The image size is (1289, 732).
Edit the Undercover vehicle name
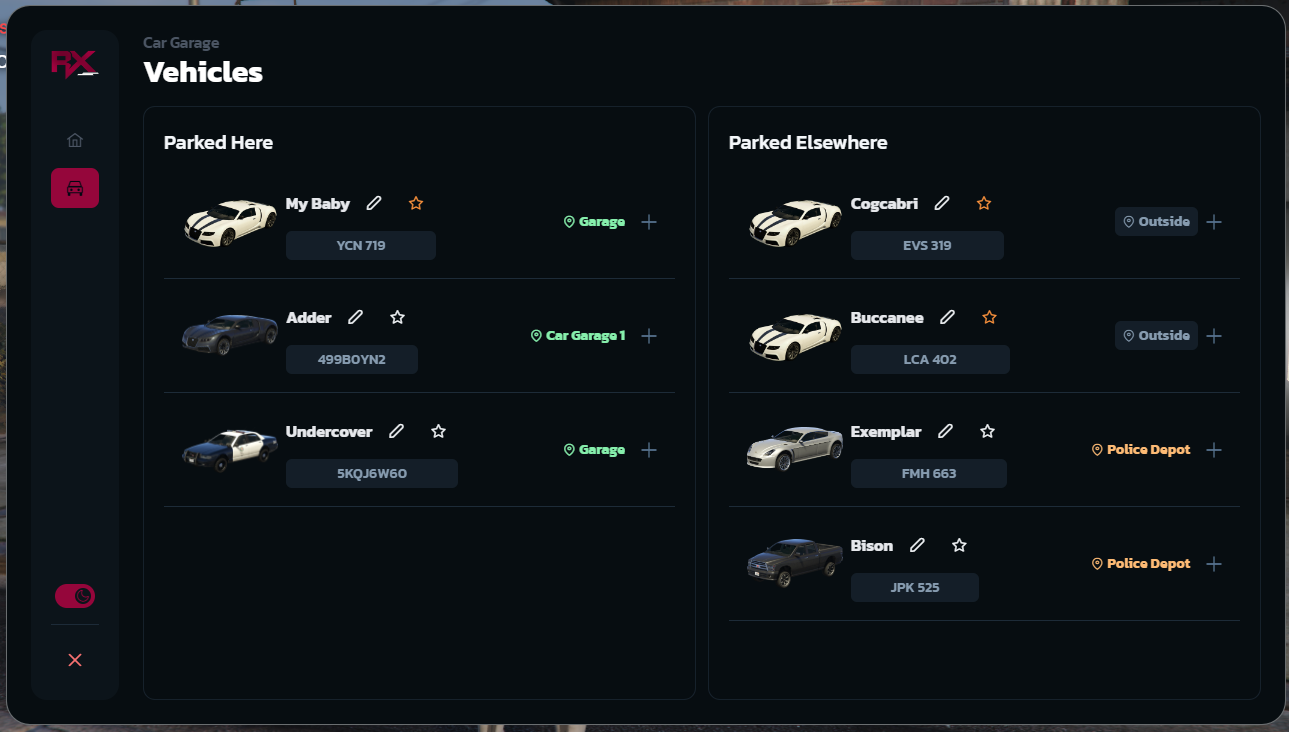(396, 431)
